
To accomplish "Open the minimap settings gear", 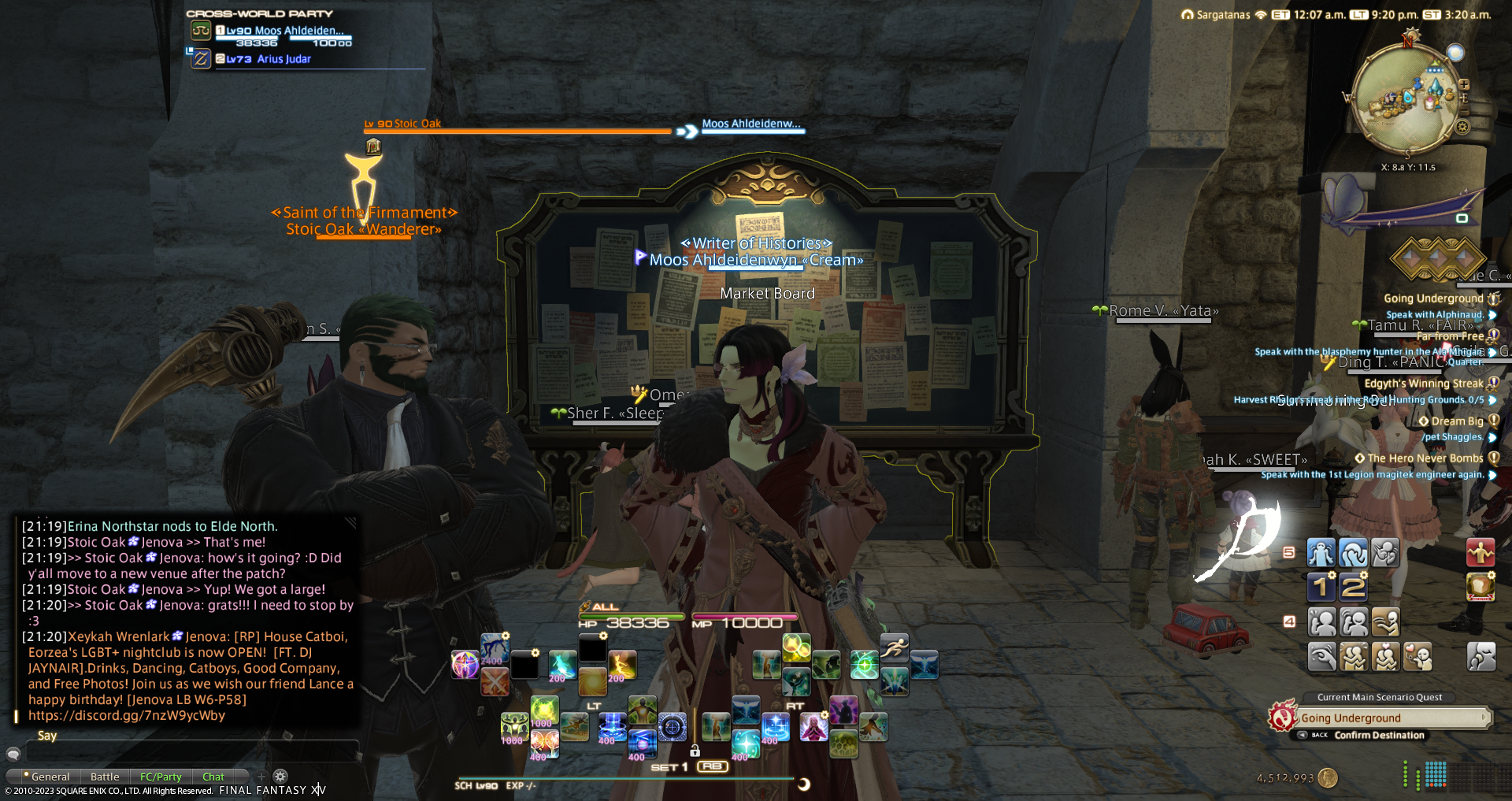I will coord(1463,126).
